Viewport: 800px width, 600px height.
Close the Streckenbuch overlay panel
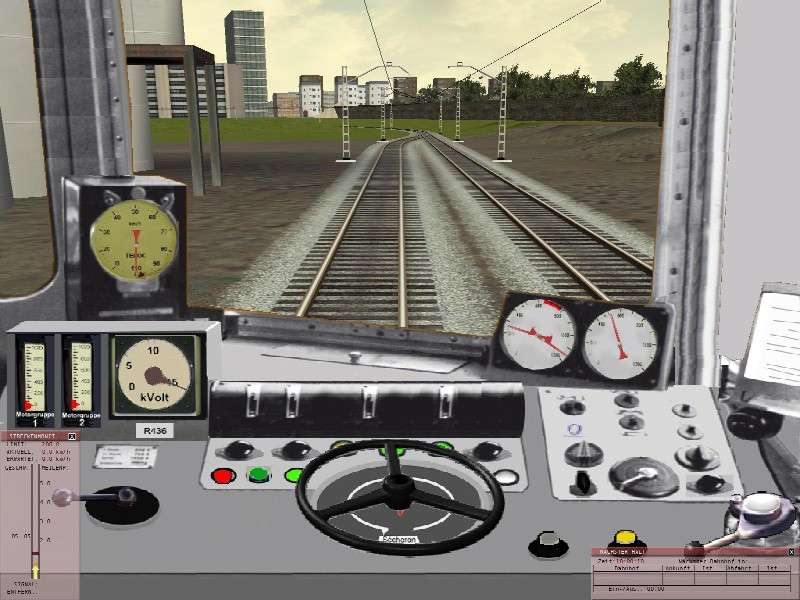72,436
